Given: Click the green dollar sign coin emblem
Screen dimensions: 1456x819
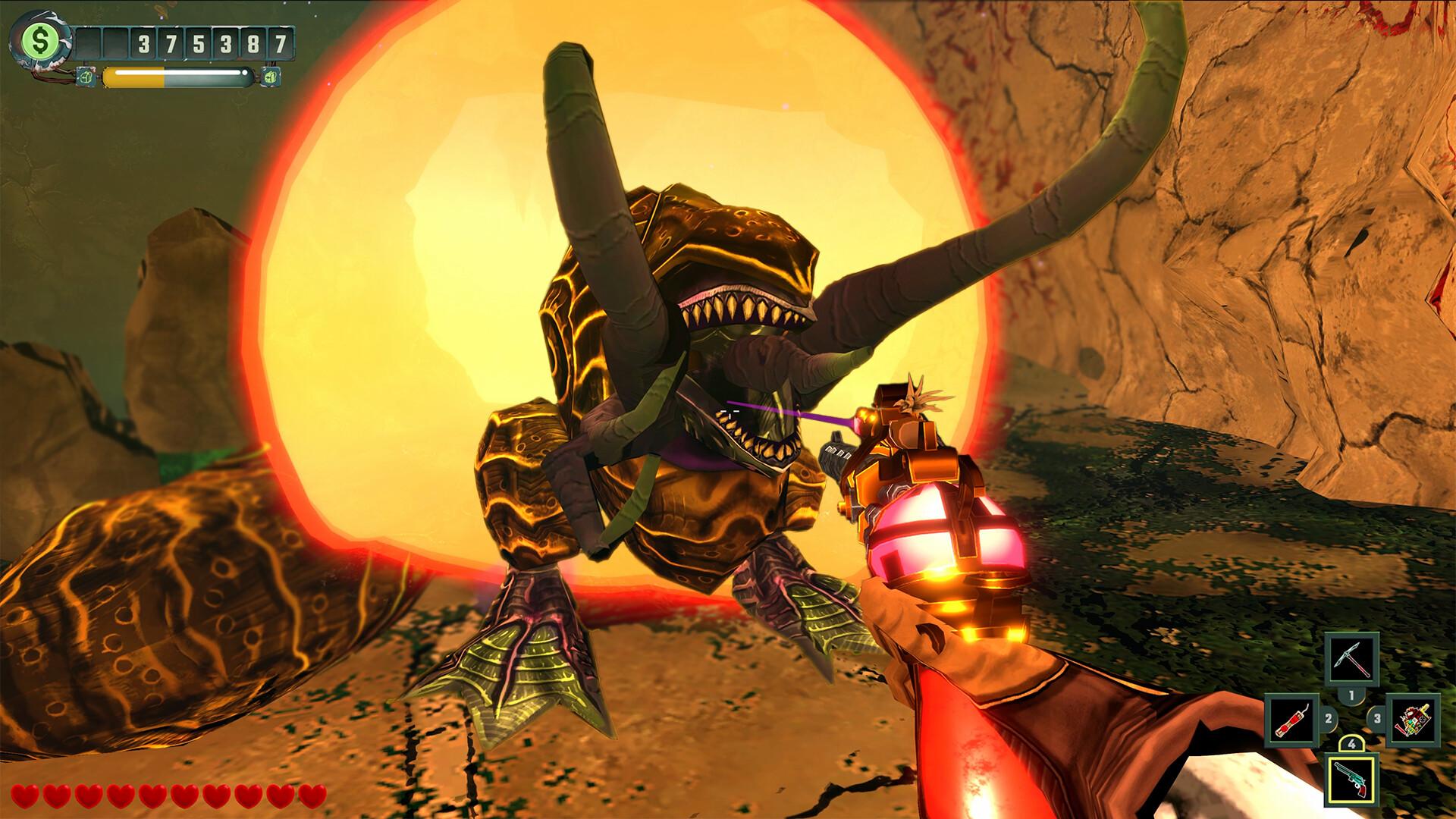Looking at the screenshot, I should click(39, 40).
